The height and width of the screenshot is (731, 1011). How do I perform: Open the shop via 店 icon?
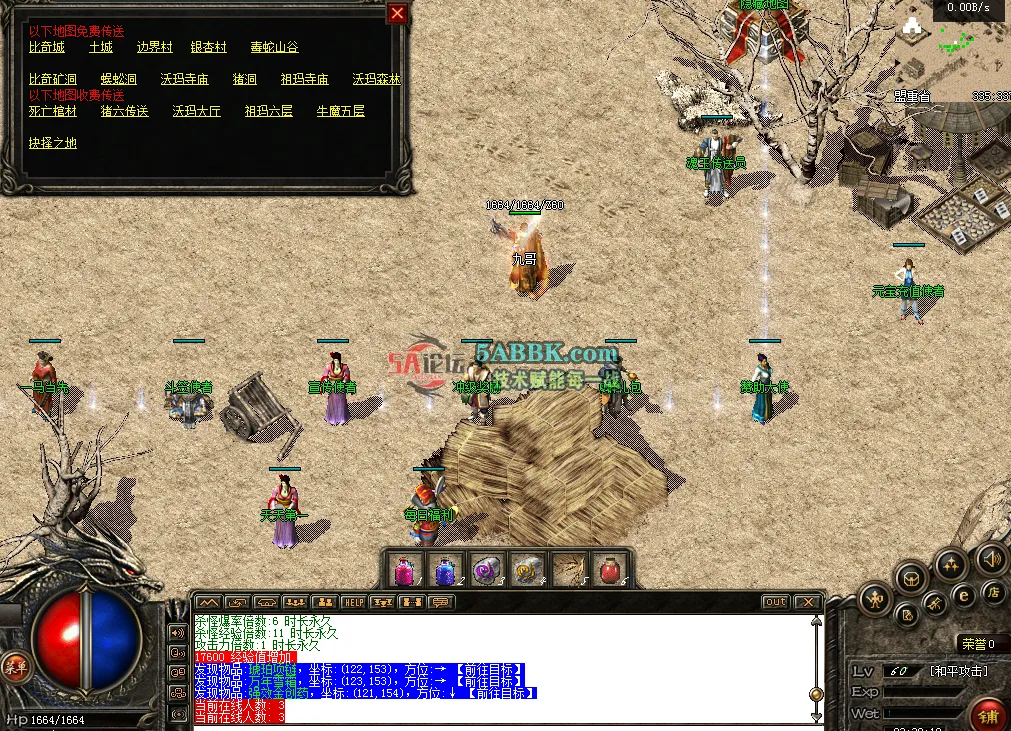994,593
